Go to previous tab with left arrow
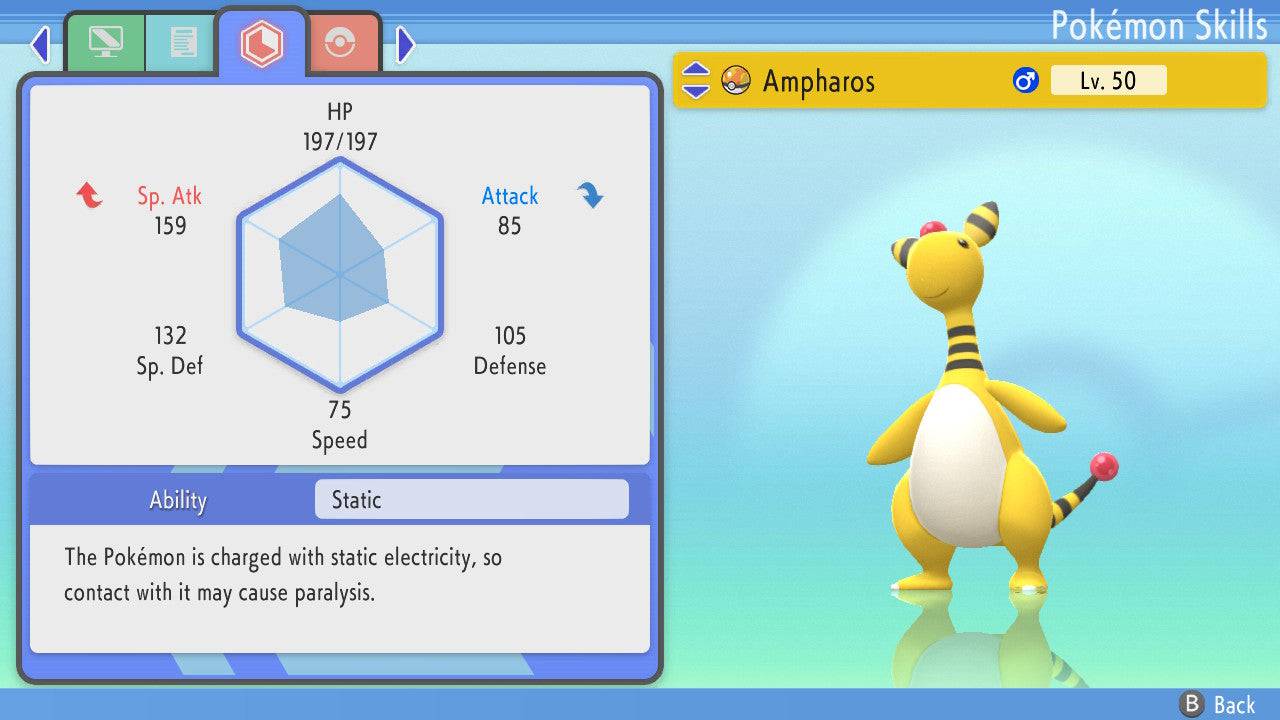Screen dimensions: 1280x720 (x=40, y=44)
